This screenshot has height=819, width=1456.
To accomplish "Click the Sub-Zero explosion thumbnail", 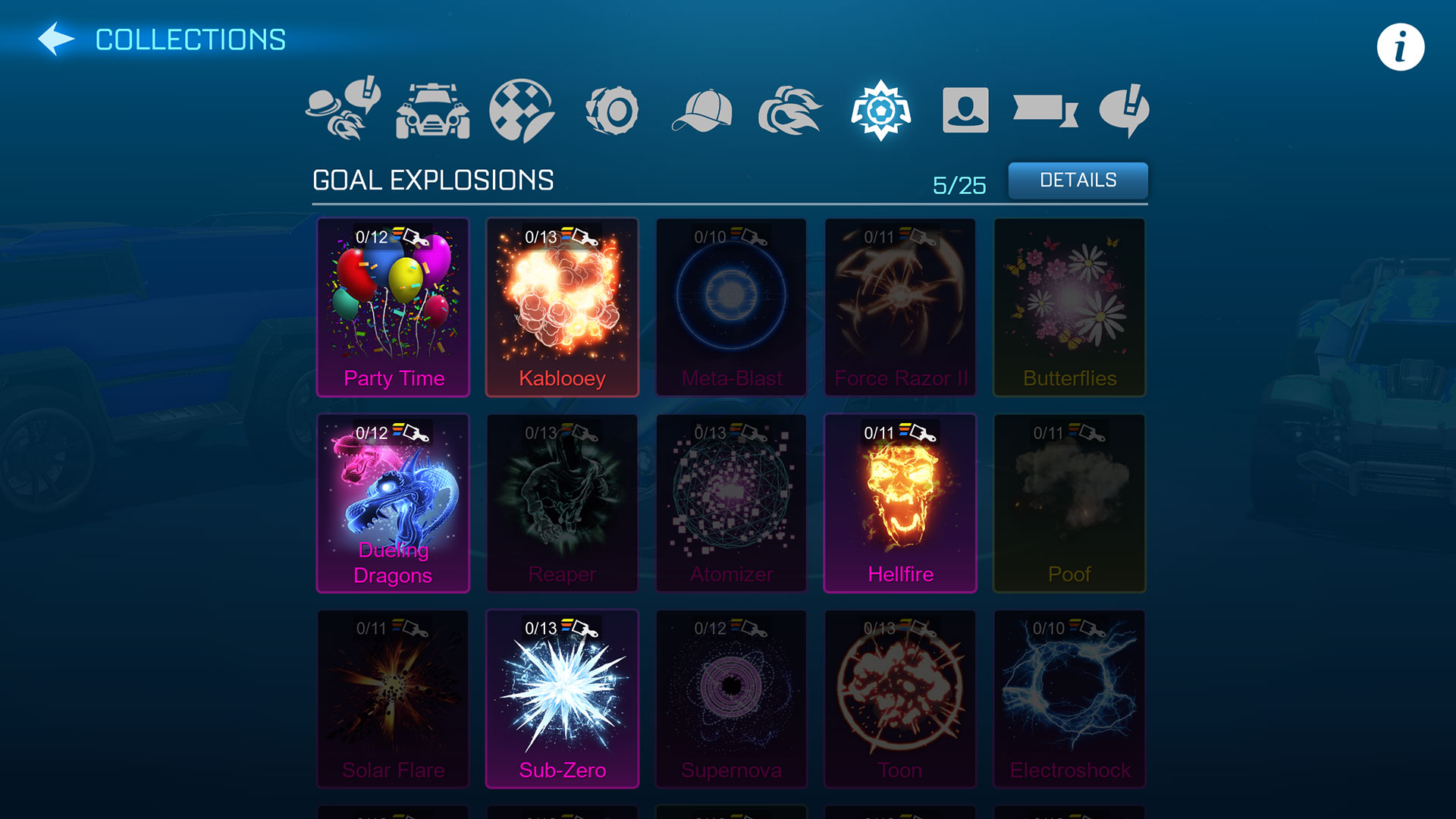I will [x=562, y=698].
